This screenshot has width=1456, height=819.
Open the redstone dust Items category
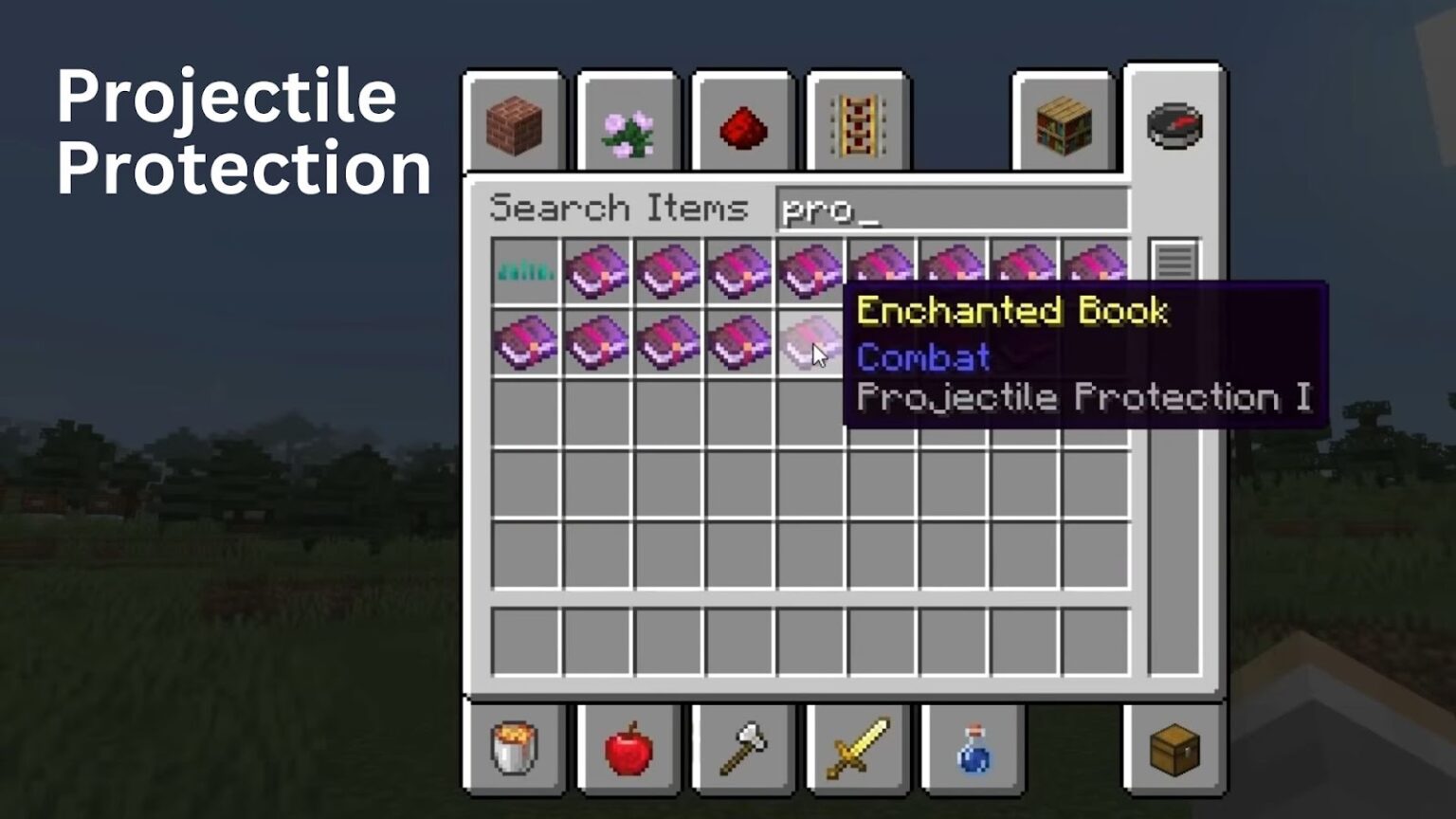[742, 124]
